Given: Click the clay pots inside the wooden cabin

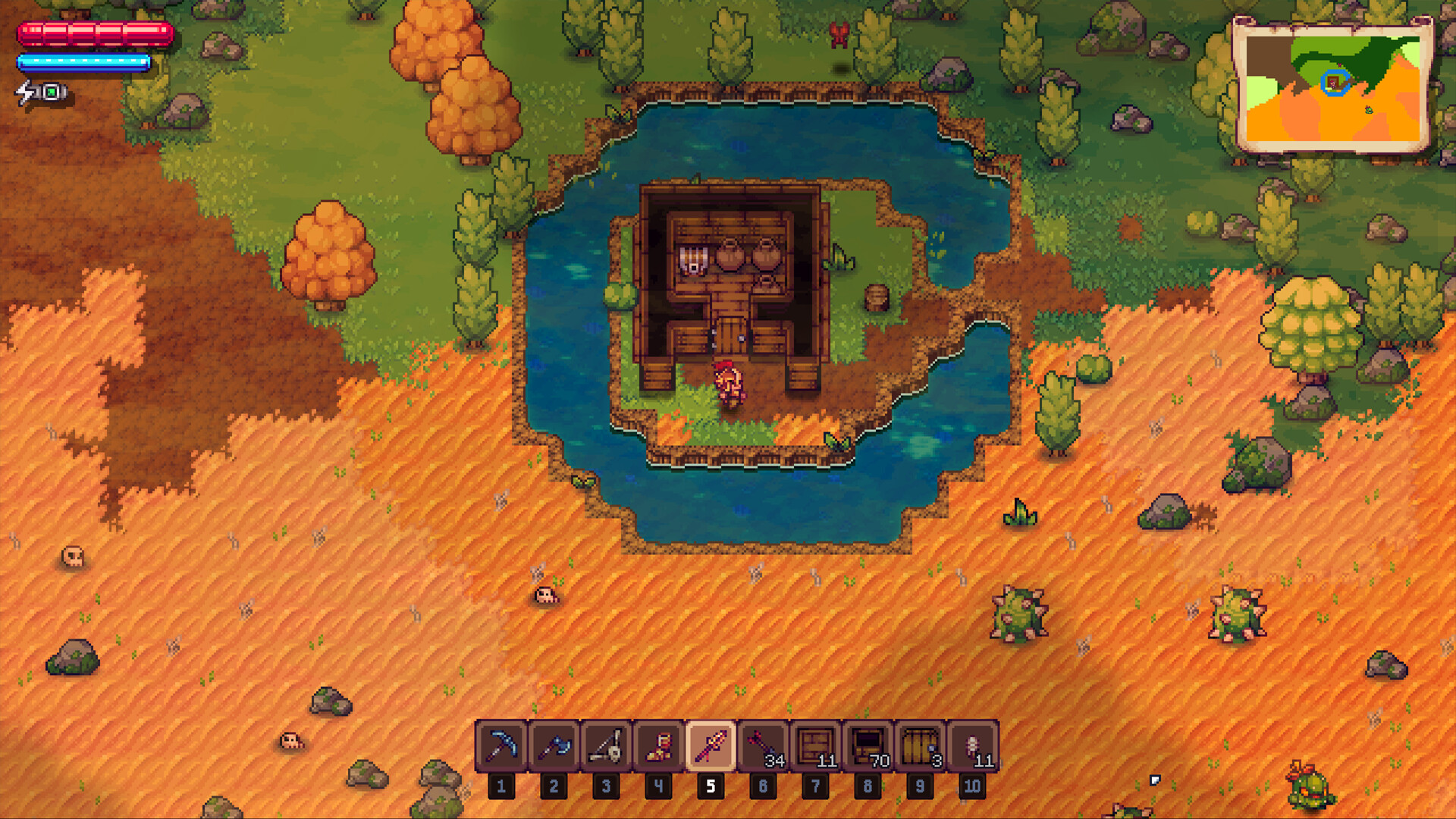Looking at the screenshot, I should 747,258.
